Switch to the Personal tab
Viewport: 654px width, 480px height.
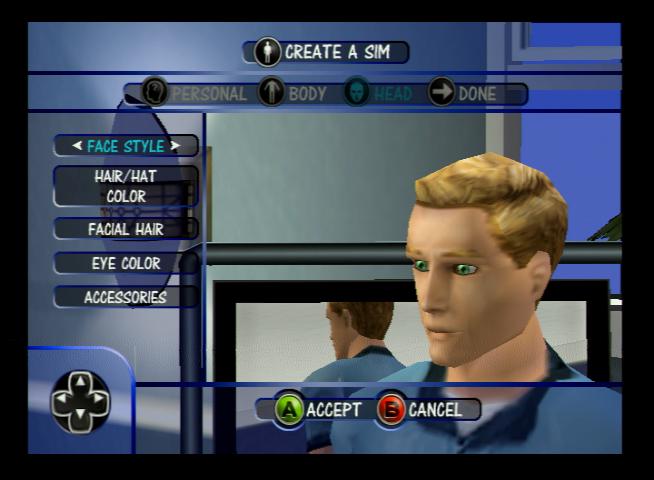(x=195, y=94)
